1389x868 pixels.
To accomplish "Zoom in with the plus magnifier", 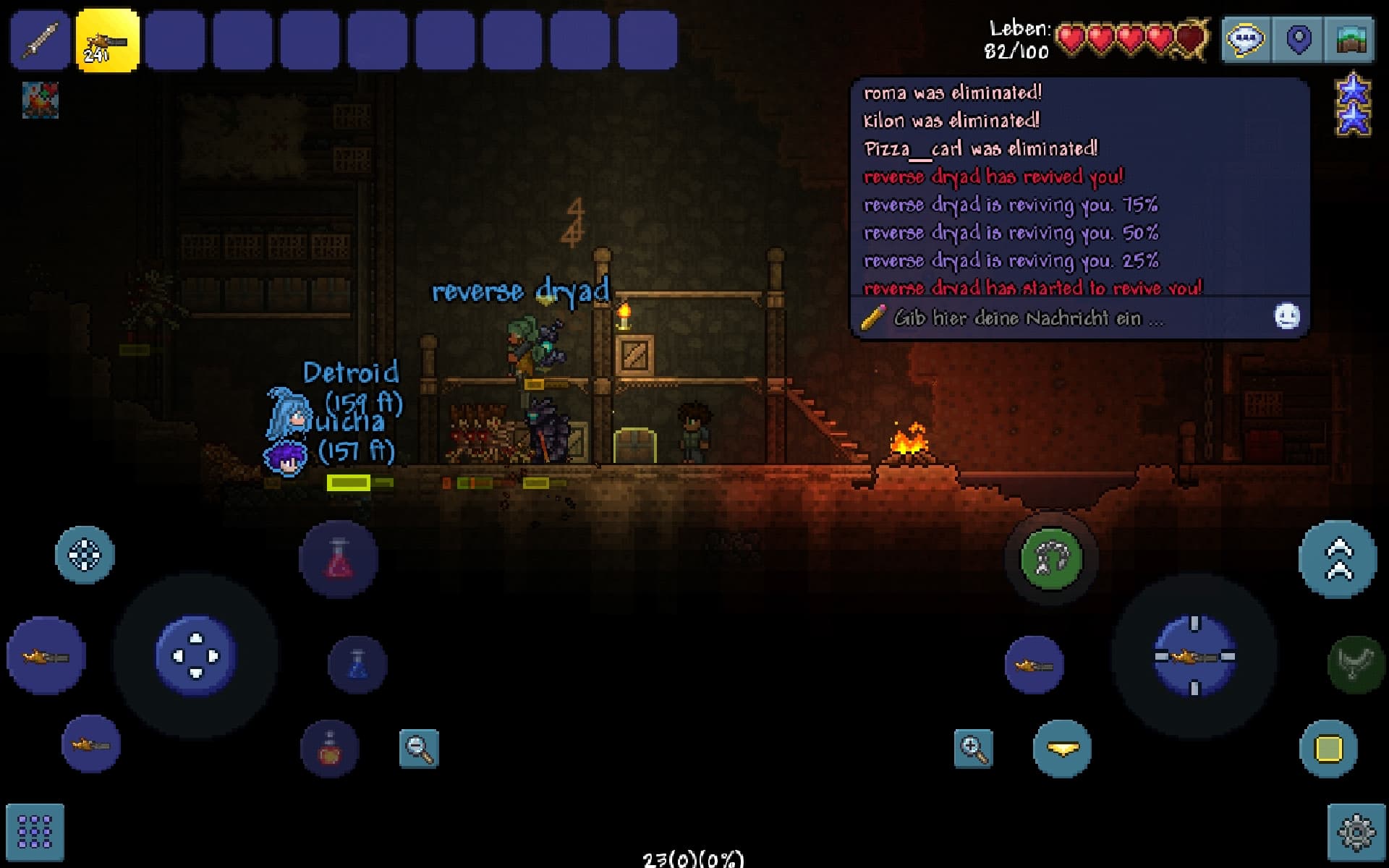I will coord(973,748).
